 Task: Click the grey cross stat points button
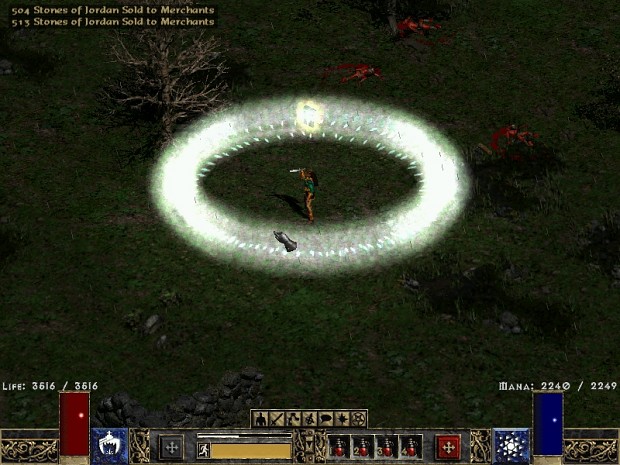[x=171, y=446]
